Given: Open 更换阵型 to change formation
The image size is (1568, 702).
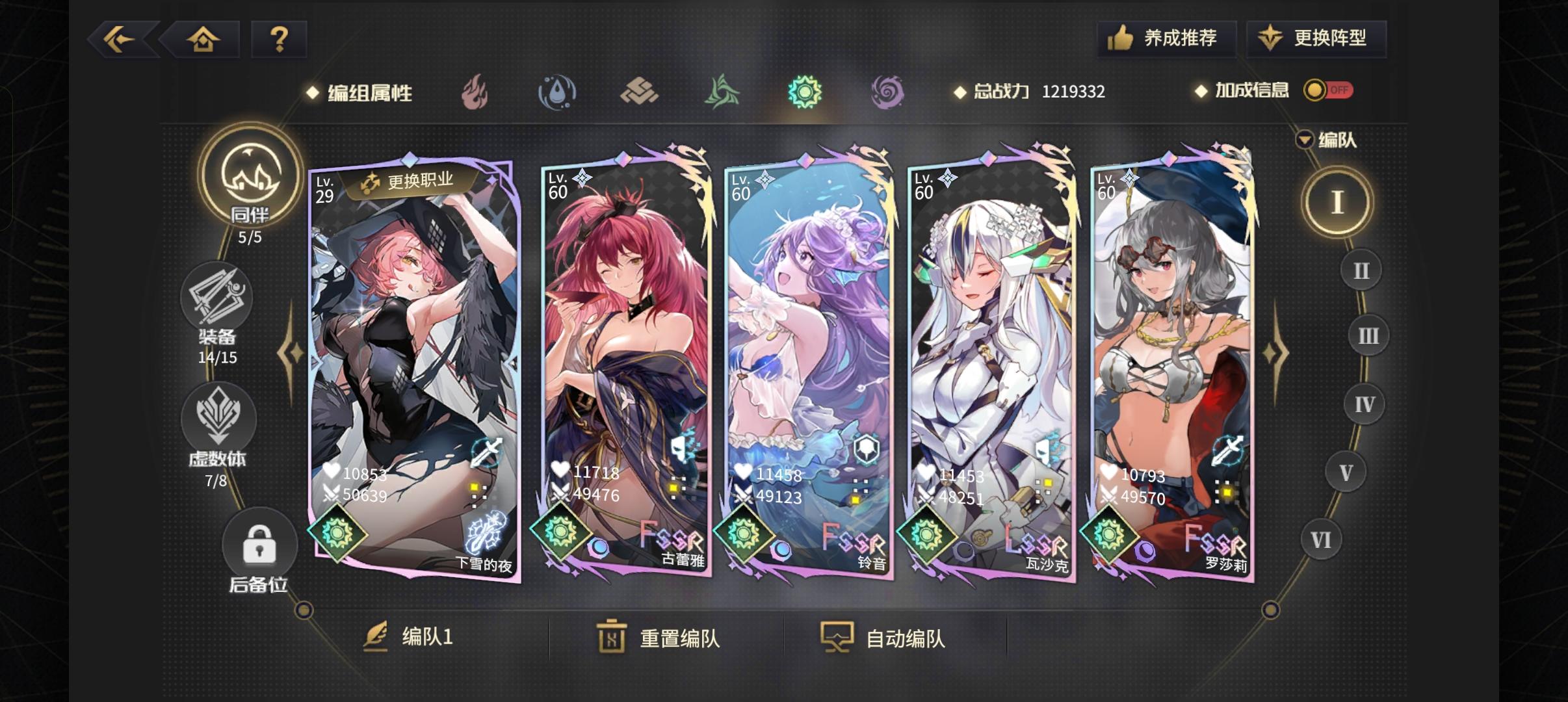Looking at the screenshot, I should click(x=1316, y=38).
